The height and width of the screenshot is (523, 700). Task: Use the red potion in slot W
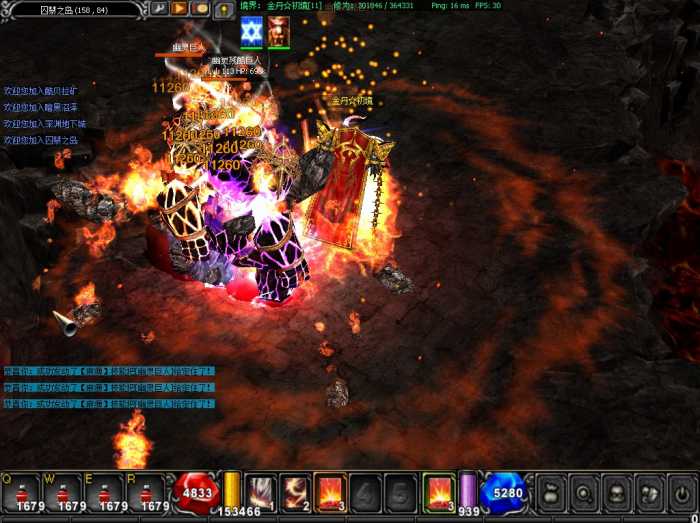(62, 492)
